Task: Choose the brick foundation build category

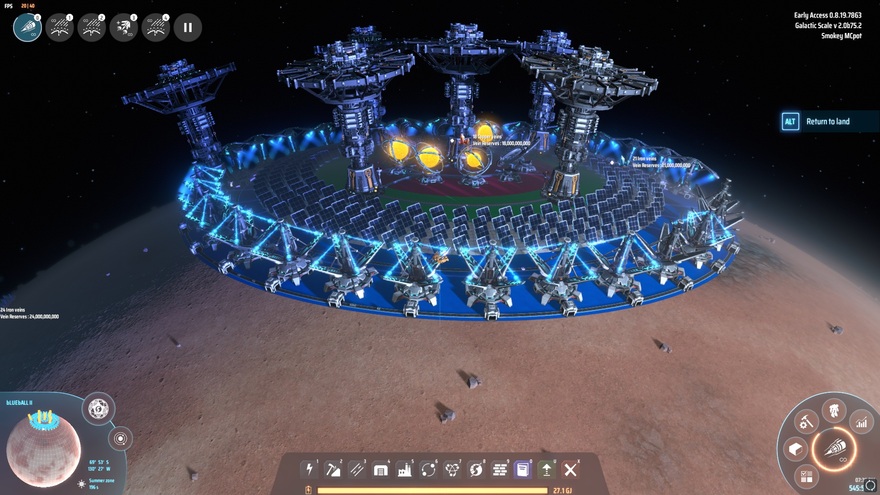Action: click(501, 469)
